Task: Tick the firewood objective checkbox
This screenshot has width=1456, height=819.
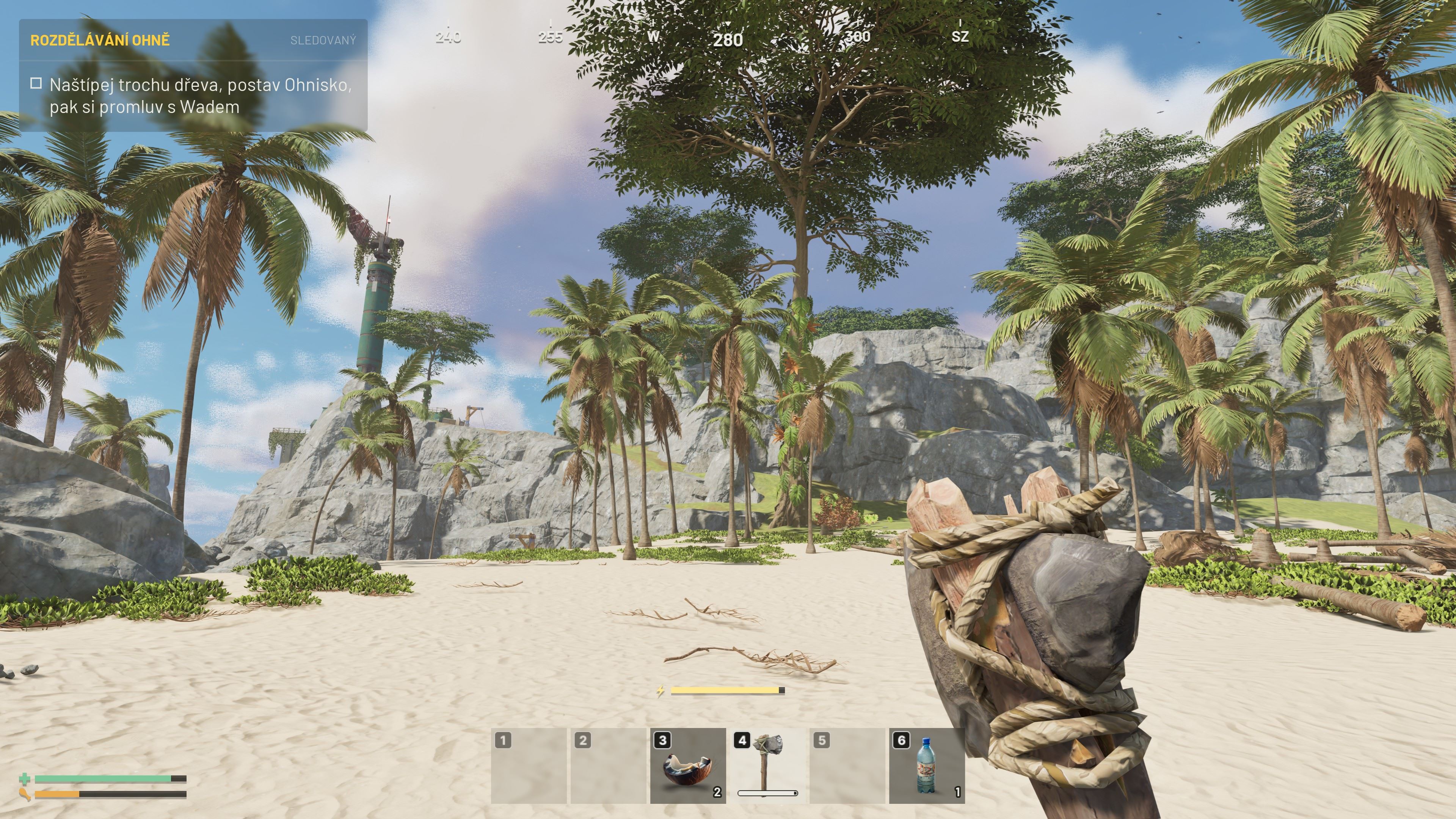Action: (36, 84)
